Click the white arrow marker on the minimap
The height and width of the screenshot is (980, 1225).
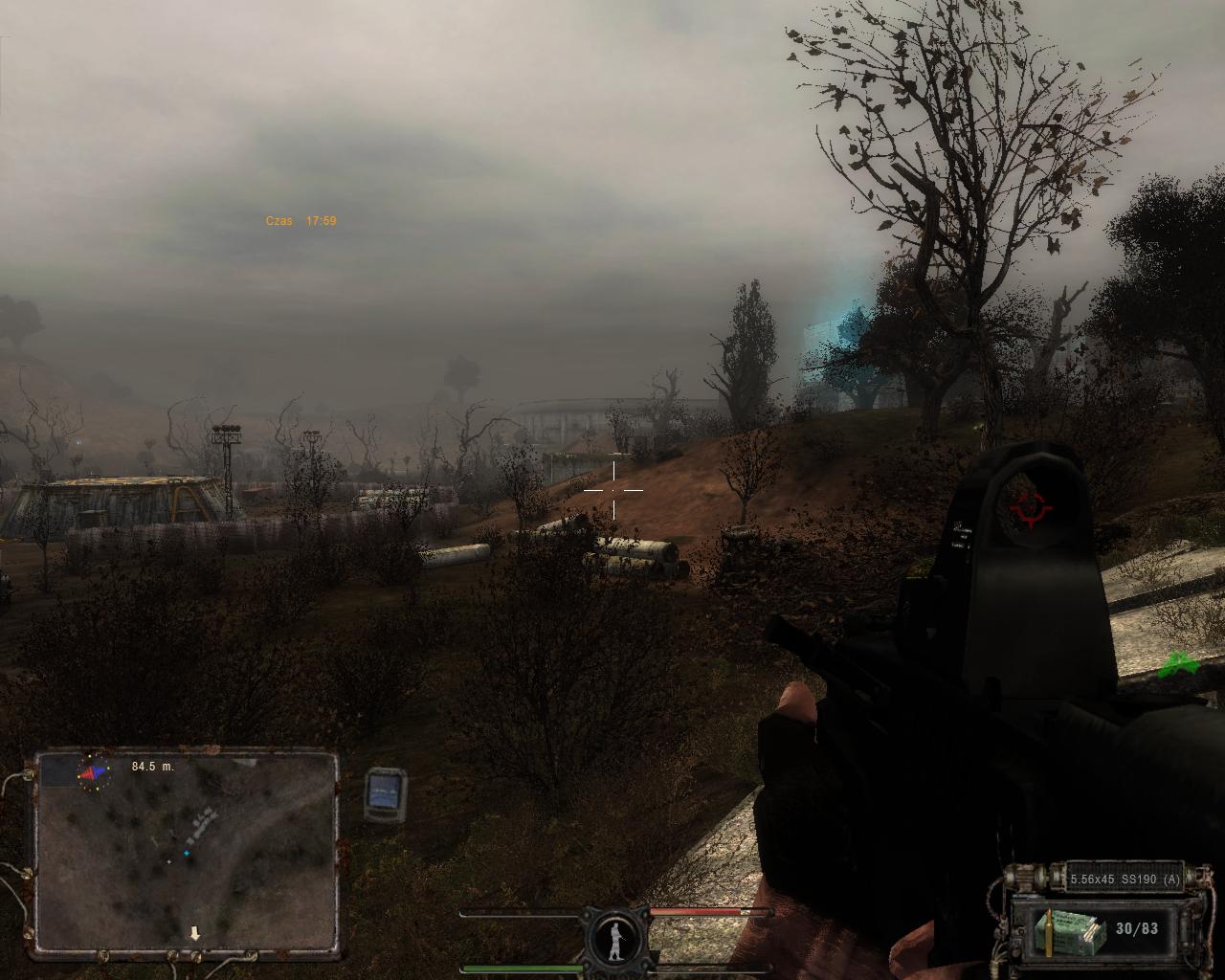coord(195,933)
